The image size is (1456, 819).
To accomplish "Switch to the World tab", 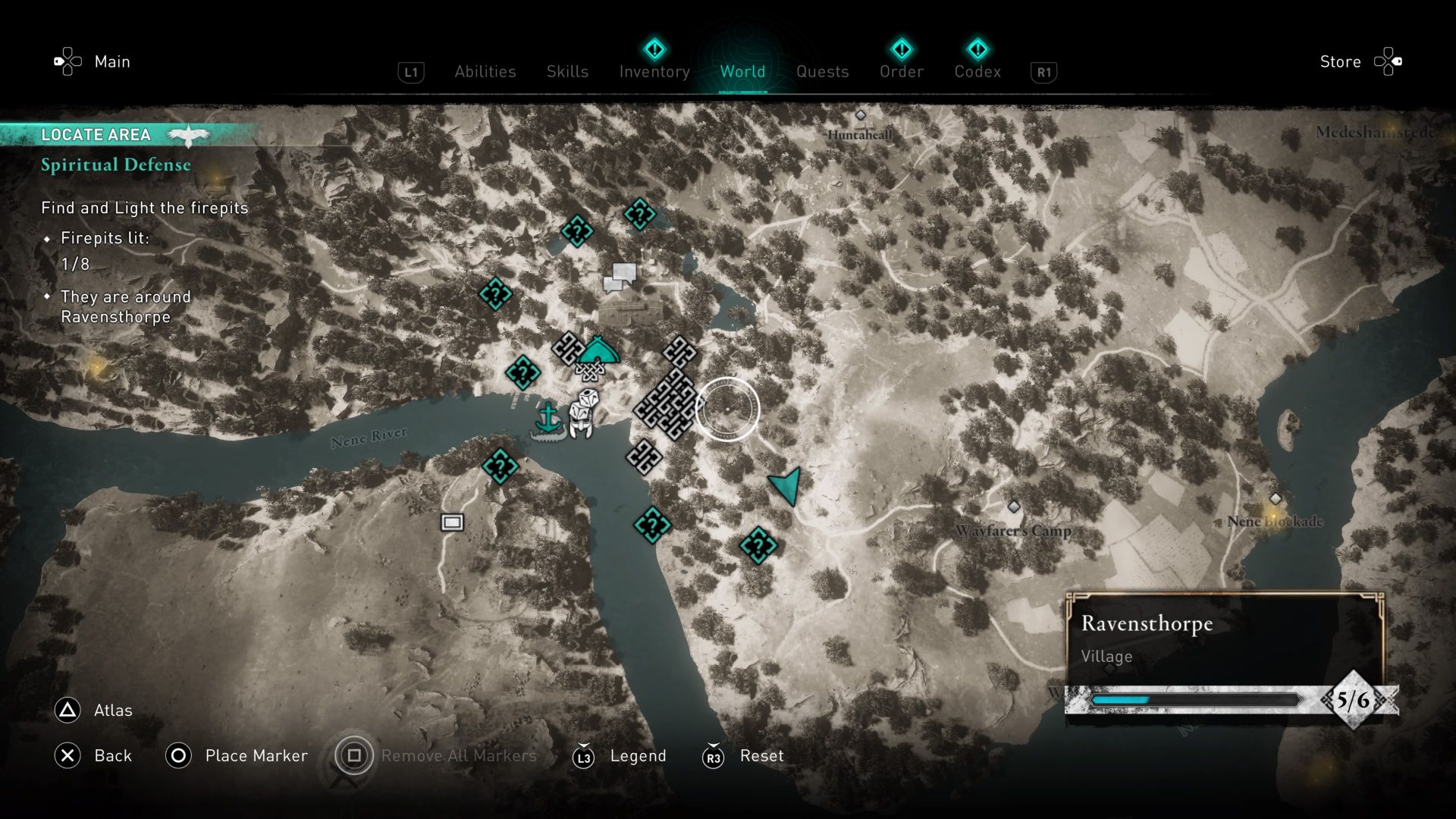I will 742,71.
